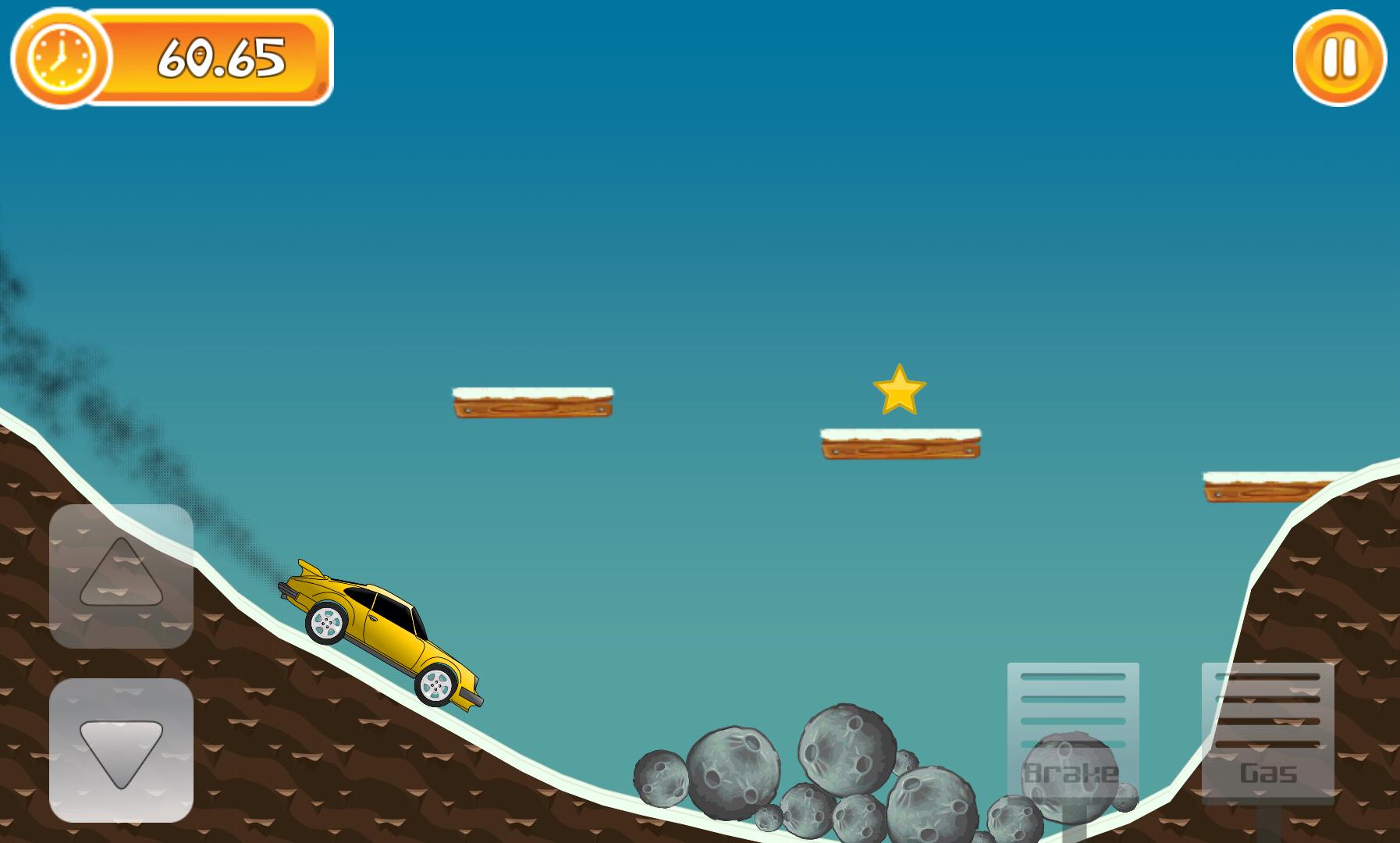
Task: Click the timer showing 60.65
Action: [222, 57]
